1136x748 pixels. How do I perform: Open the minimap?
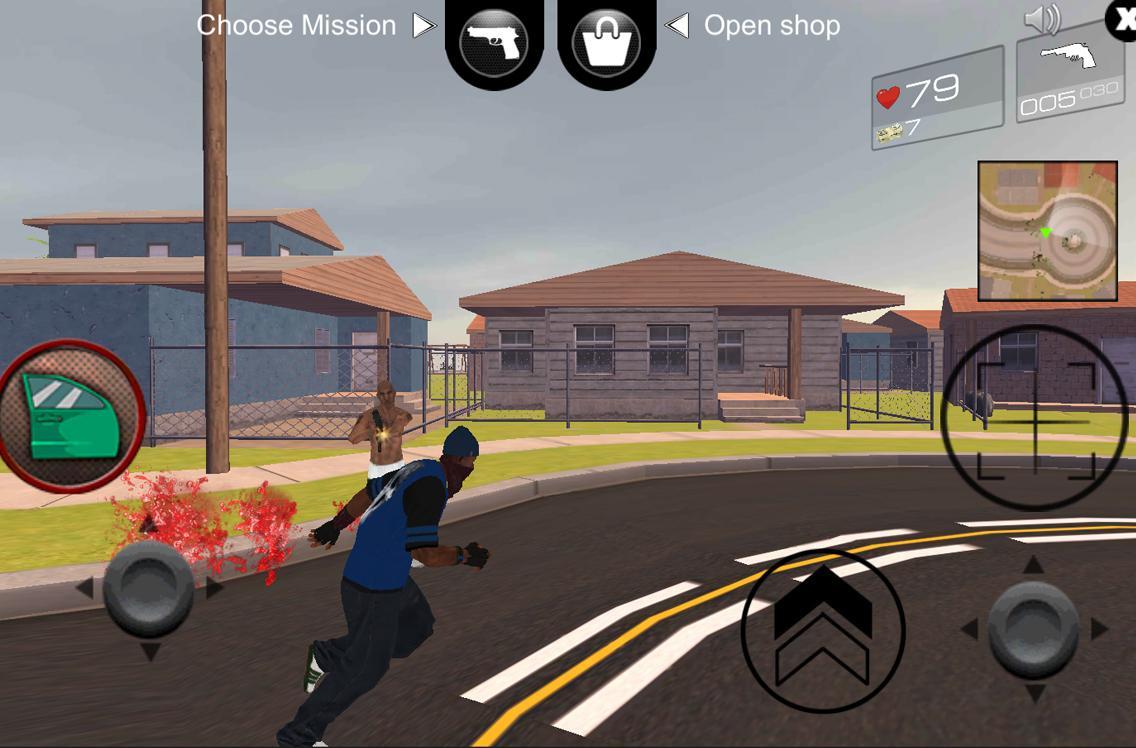pos(1047,230)
